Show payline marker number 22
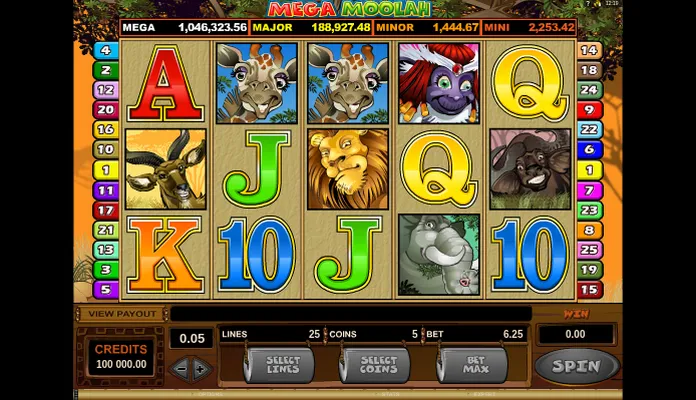 [x=590, y=130]
